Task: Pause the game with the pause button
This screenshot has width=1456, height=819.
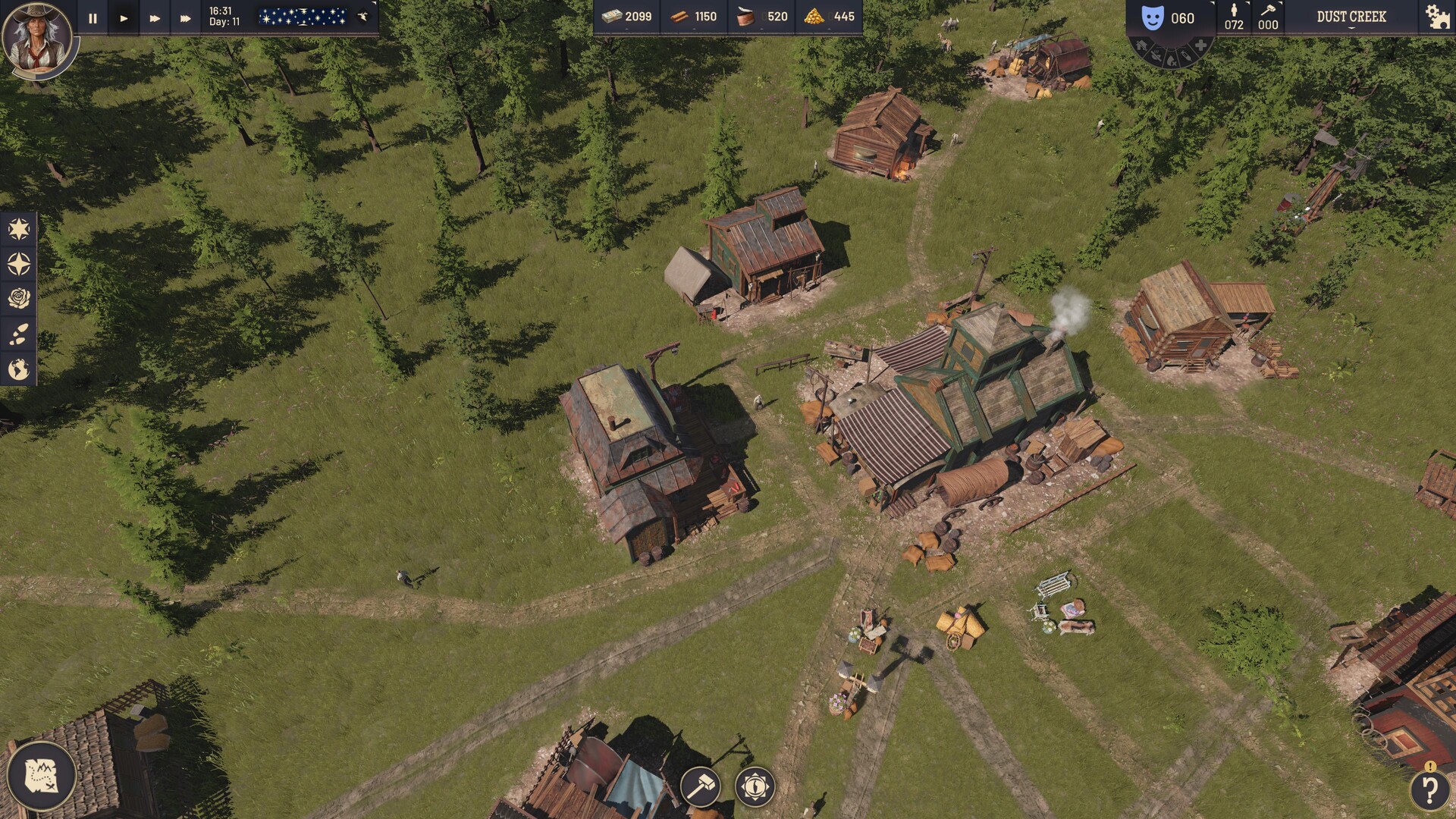Action: [x=91, y=17]
